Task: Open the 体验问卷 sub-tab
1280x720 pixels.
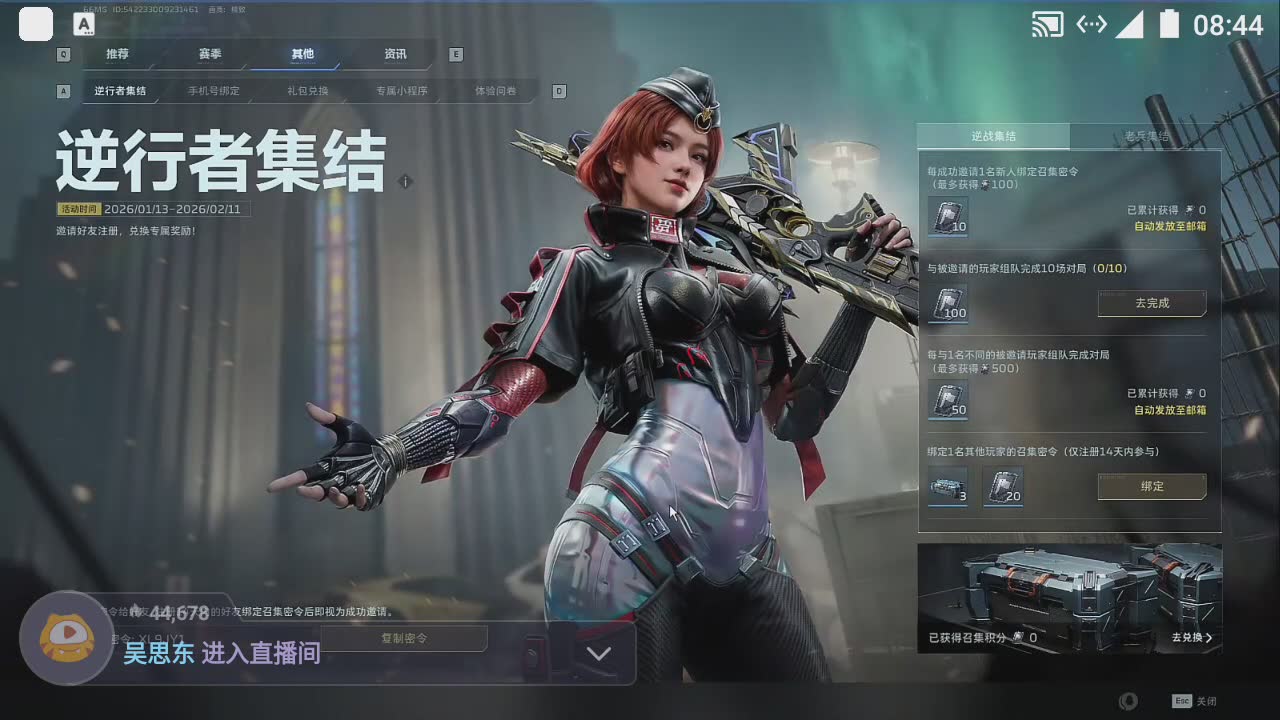Action: coord(496,91)
